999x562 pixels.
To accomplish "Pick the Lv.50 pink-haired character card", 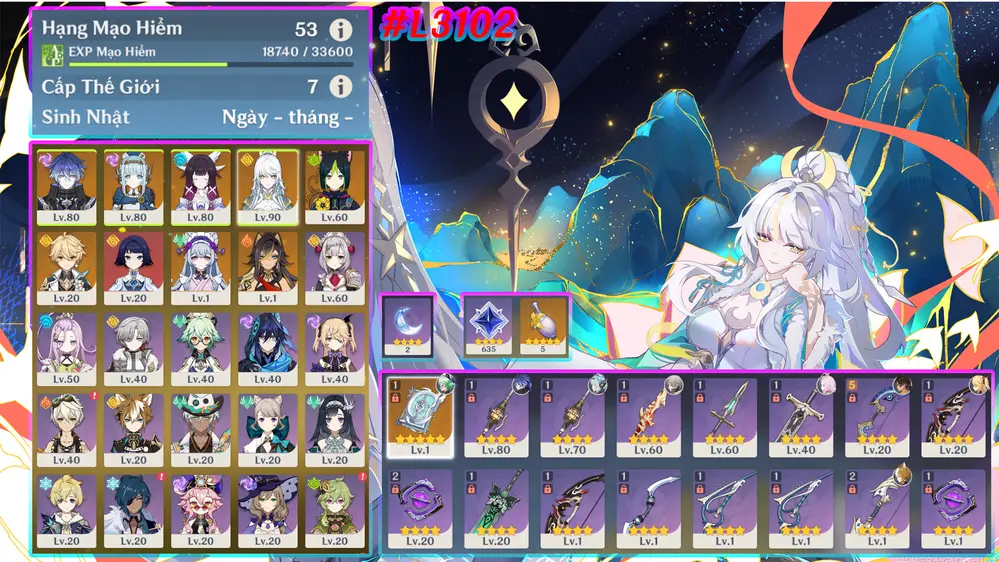I will click(x=68, y=348).
